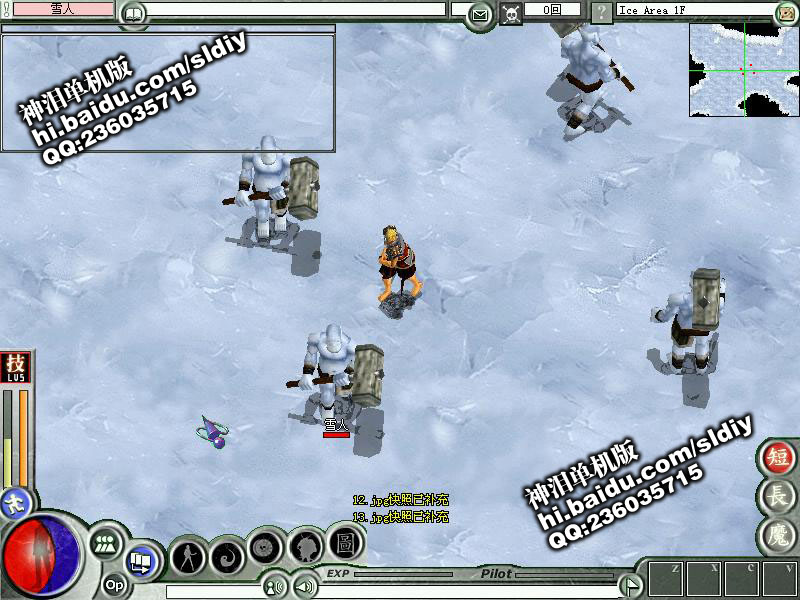Click the flag button beside Pilot bar

click(629, 584)
